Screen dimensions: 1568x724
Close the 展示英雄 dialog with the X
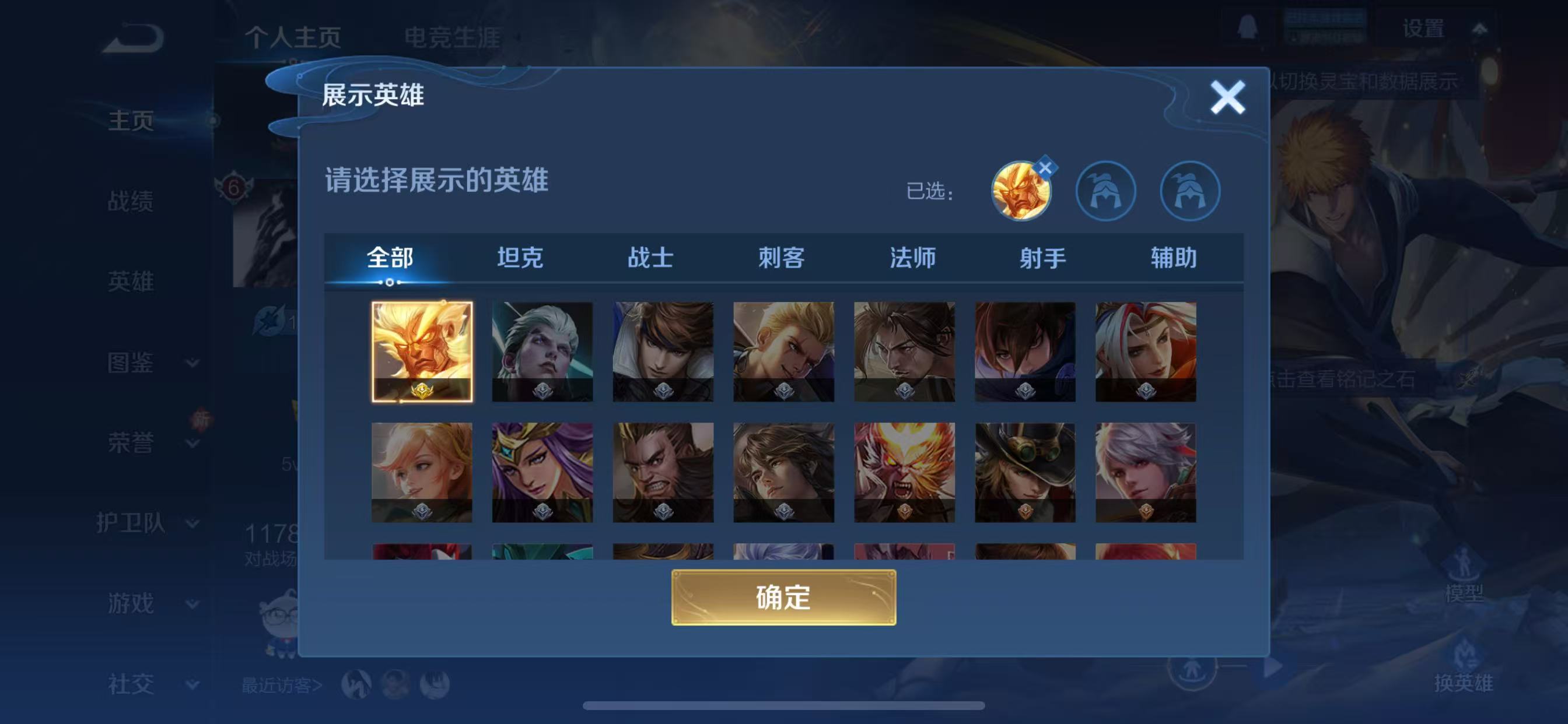point(1228,97)
